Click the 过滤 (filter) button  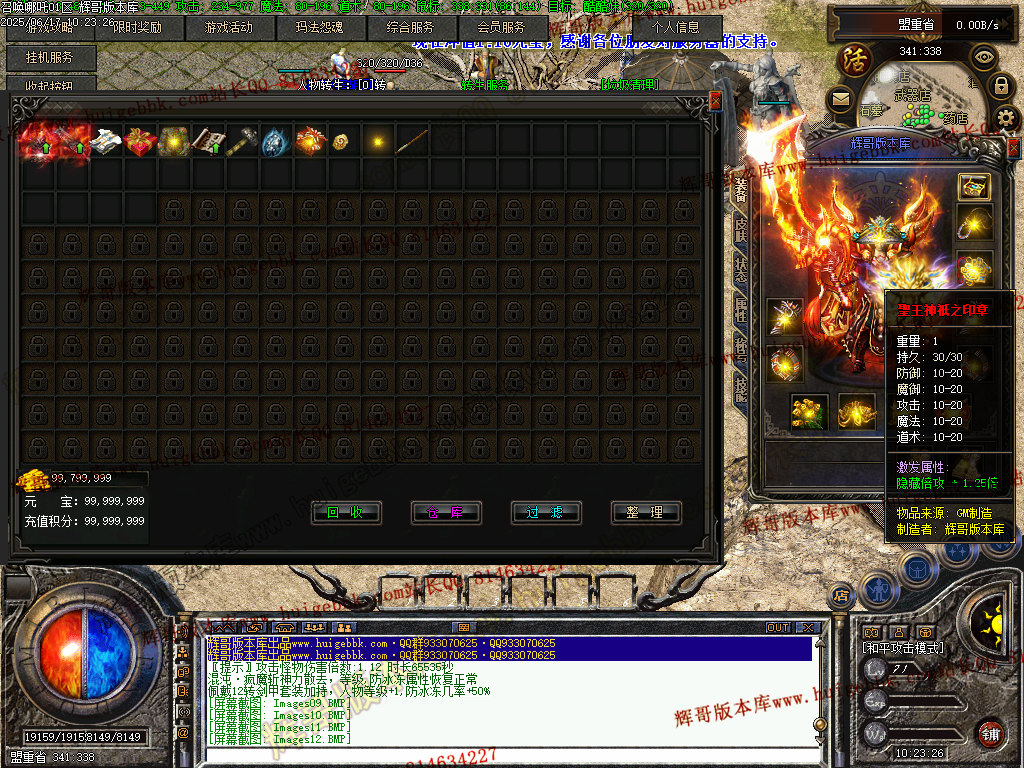pos(546,512)
